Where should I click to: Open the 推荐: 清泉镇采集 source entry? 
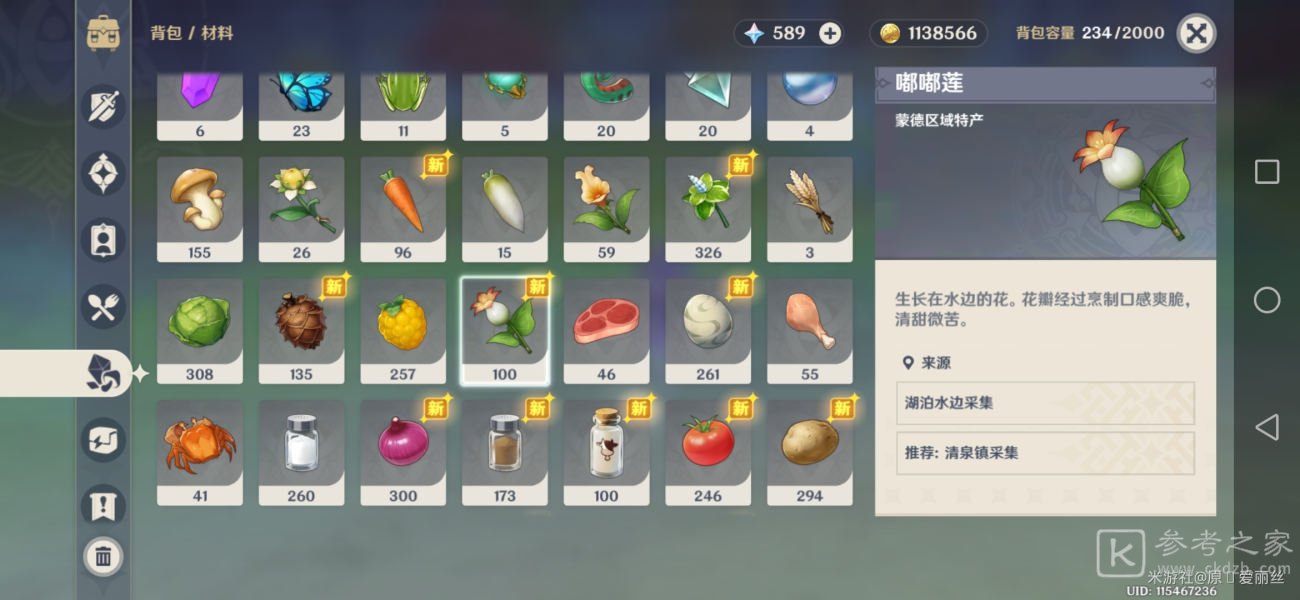point(1045,453)
